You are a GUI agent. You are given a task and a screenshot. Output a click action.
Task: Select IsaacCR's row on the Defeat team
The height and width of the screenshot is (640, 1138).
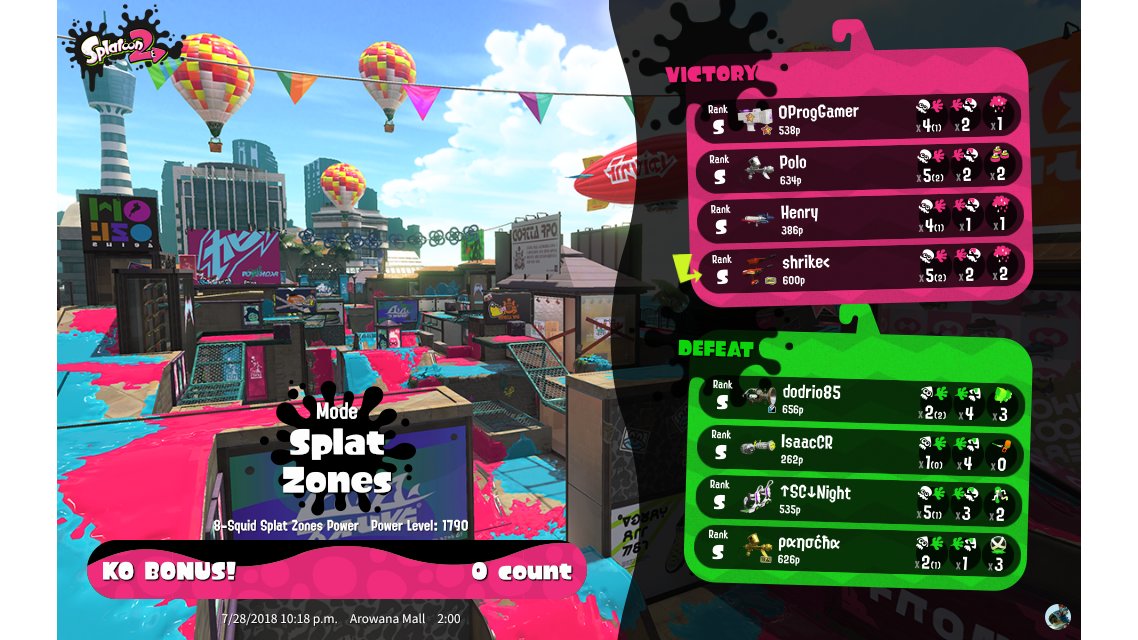click(x=858, y=449)
